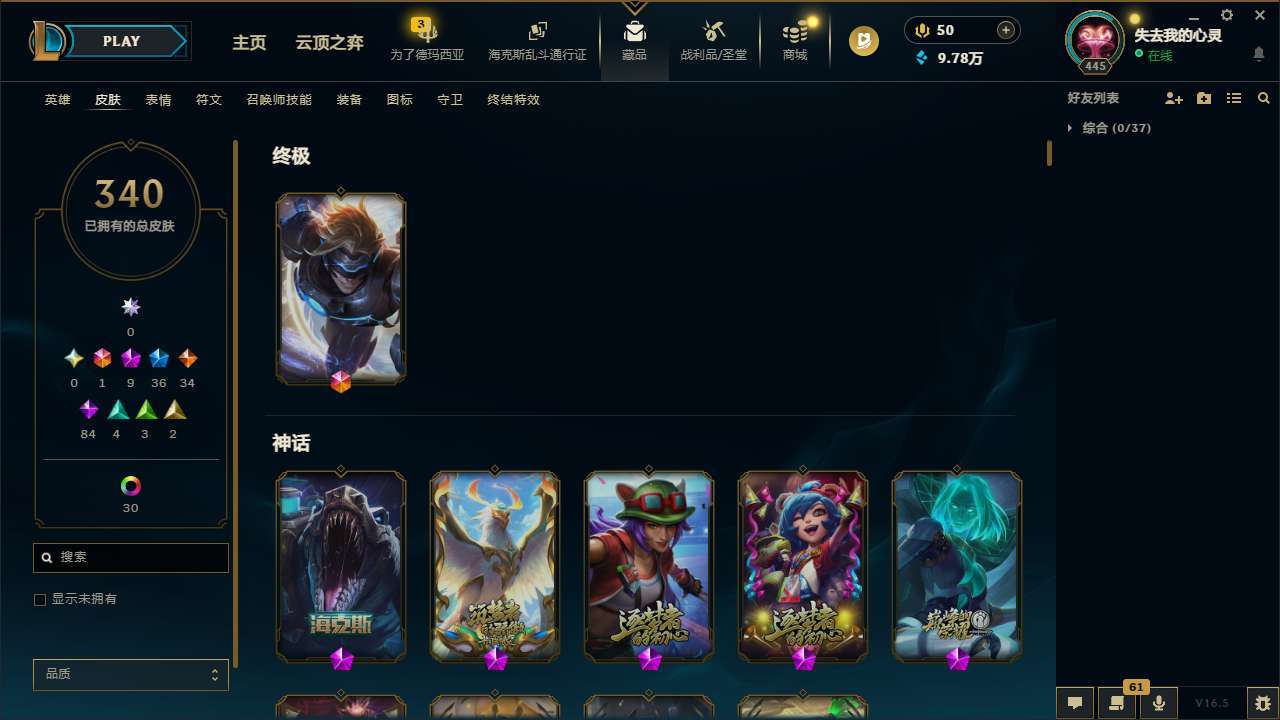Open the chat bubble icon

point(1074,702)
